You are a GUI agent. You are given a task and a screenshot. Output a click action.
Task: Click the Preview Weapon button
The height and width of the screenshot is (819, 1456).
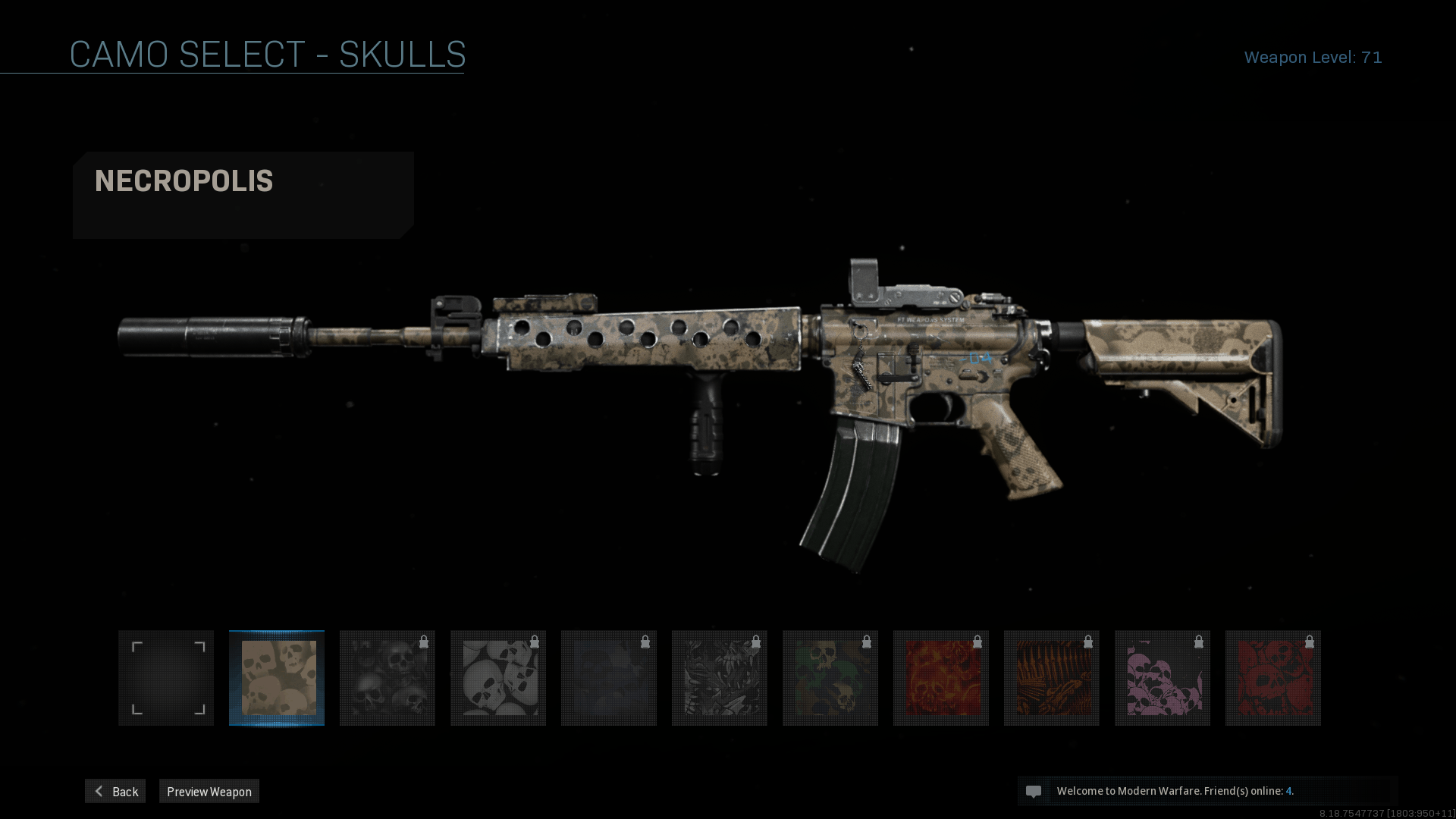(x=209, y=791)
